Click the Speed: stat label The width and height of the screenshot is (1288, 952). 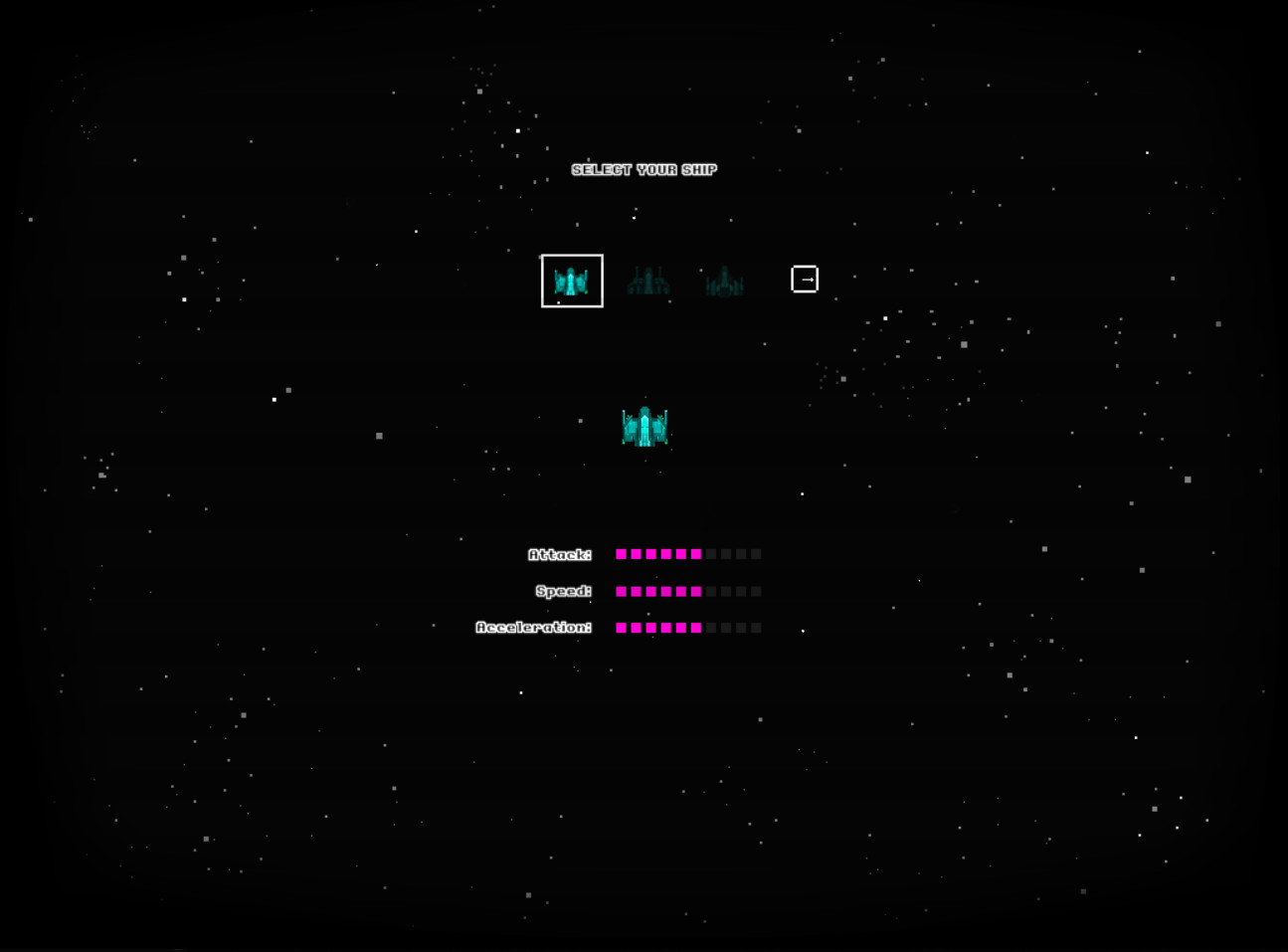(564, 591)
